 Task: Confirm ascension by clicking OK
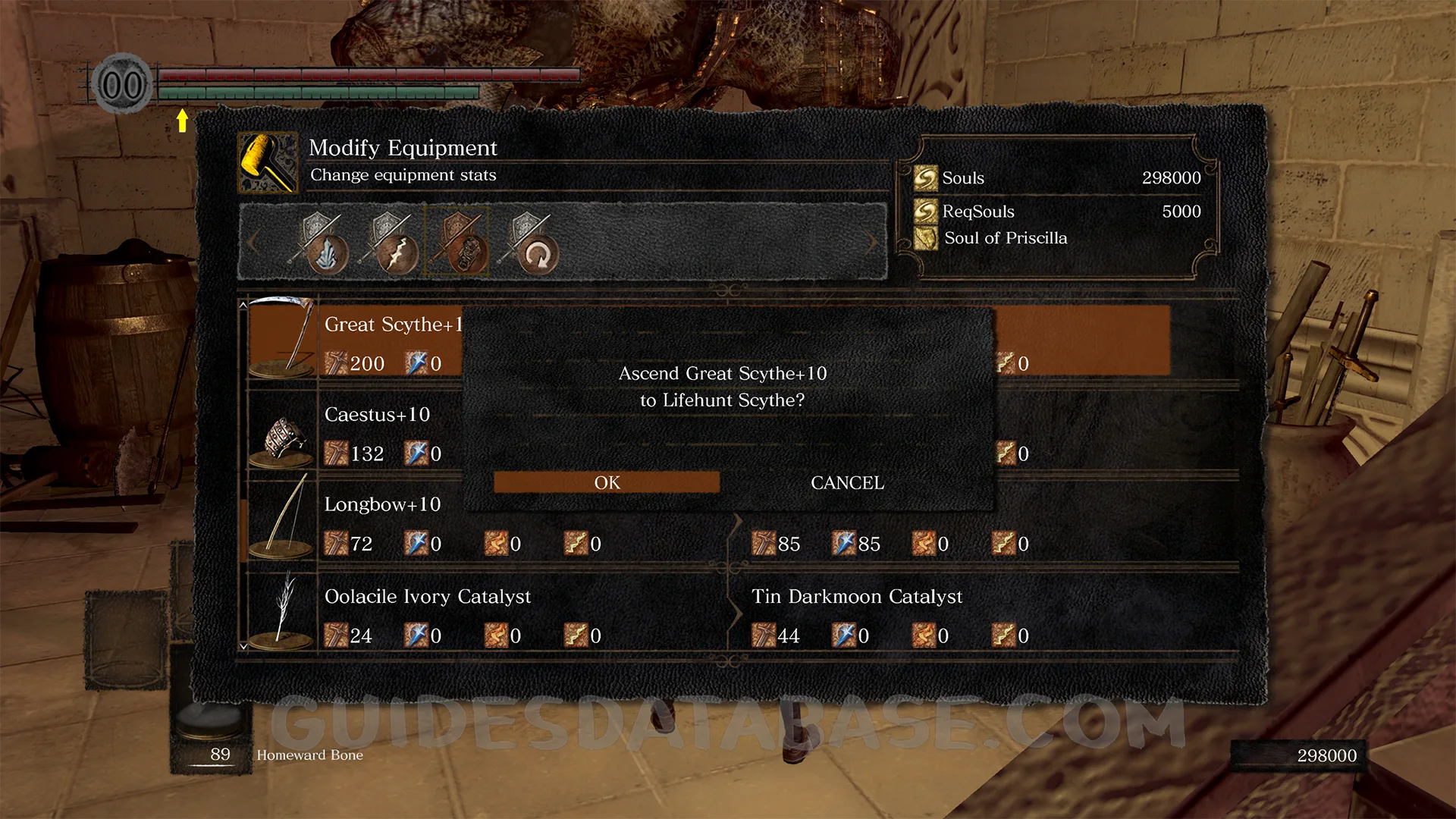[606, 482]
